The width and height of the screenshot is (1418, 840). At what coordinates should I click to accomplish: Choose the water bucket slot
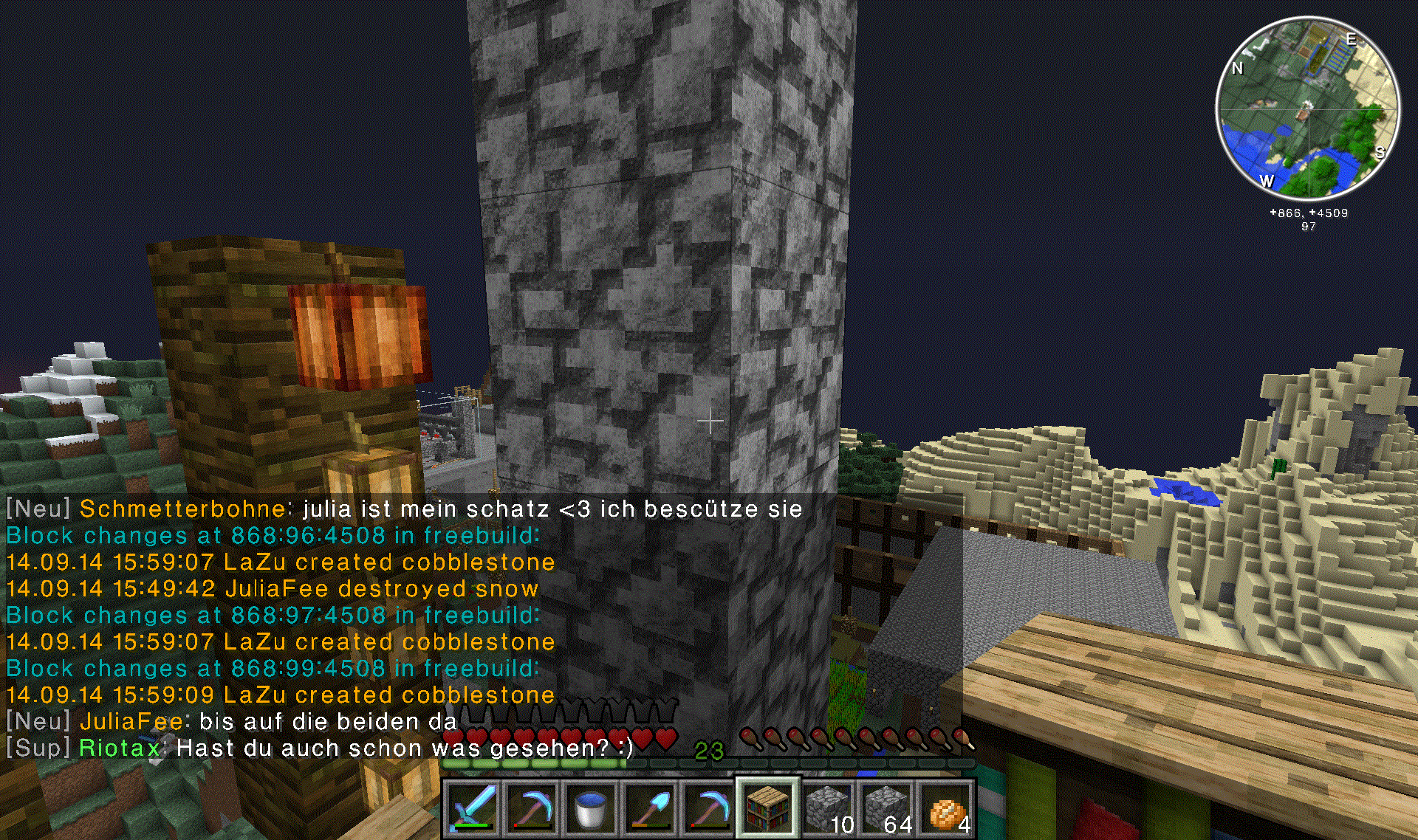[x=591, y=808]
